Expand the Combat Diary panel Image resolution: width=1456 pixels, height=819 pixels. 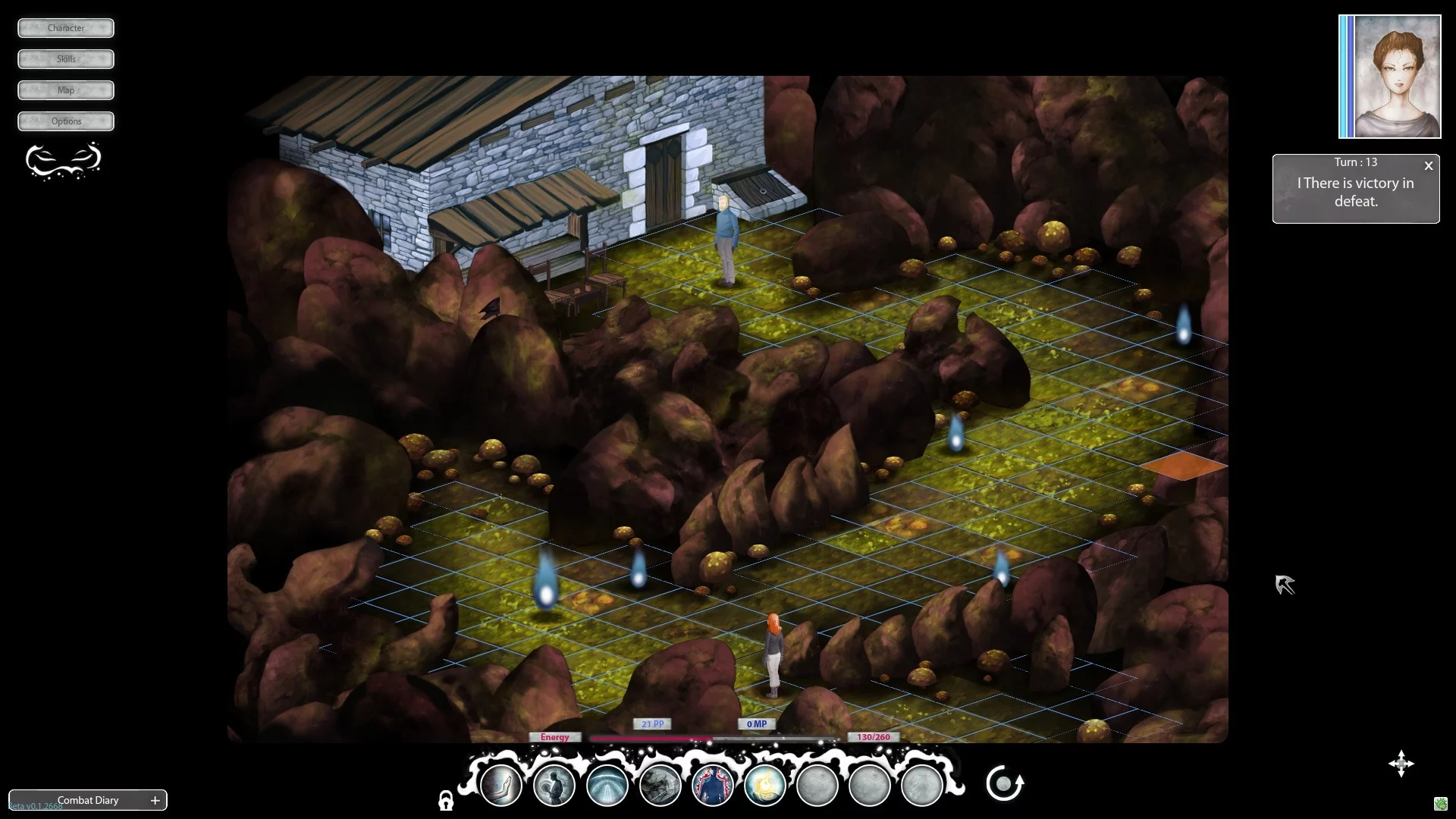(155, 800)
